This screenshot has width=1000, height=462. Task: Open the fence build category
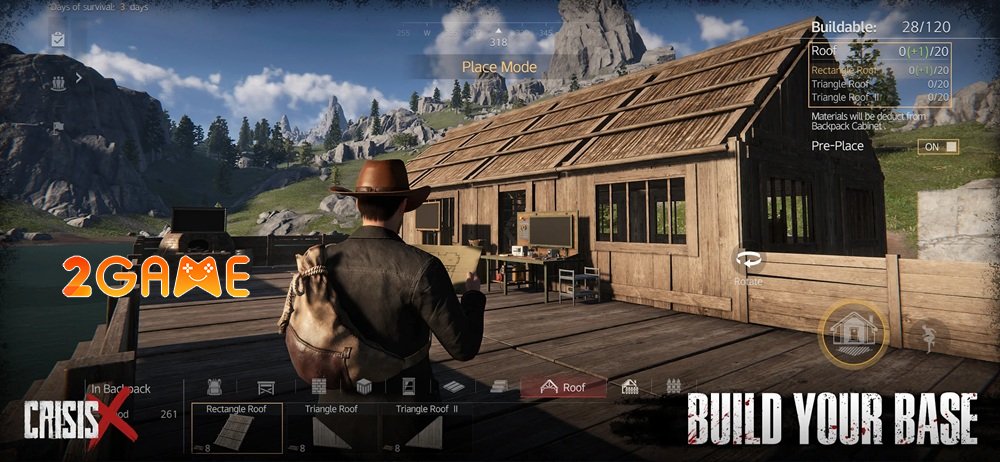click(672, 387)
